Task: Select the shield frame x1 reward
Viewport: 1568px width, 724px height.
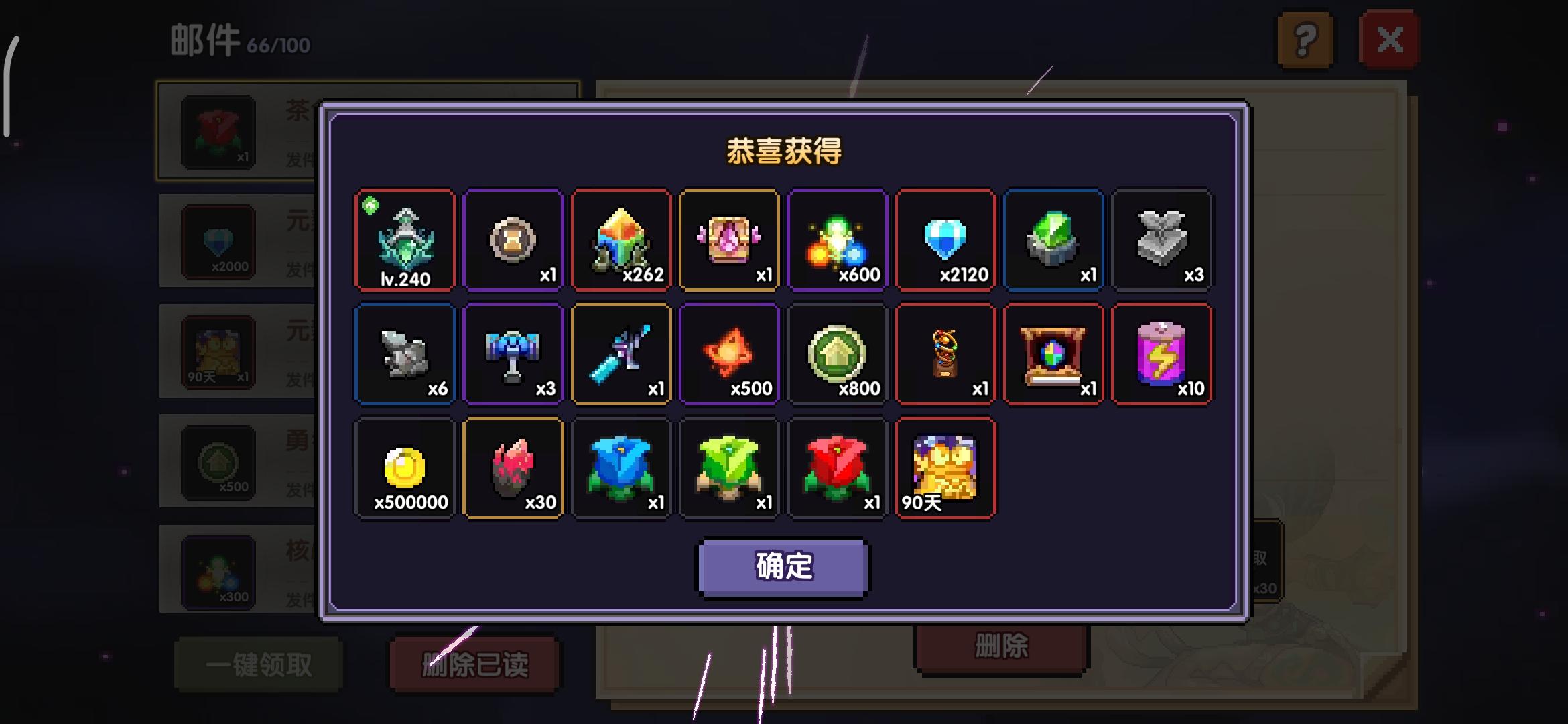Action: click(x=1053, y=354)
